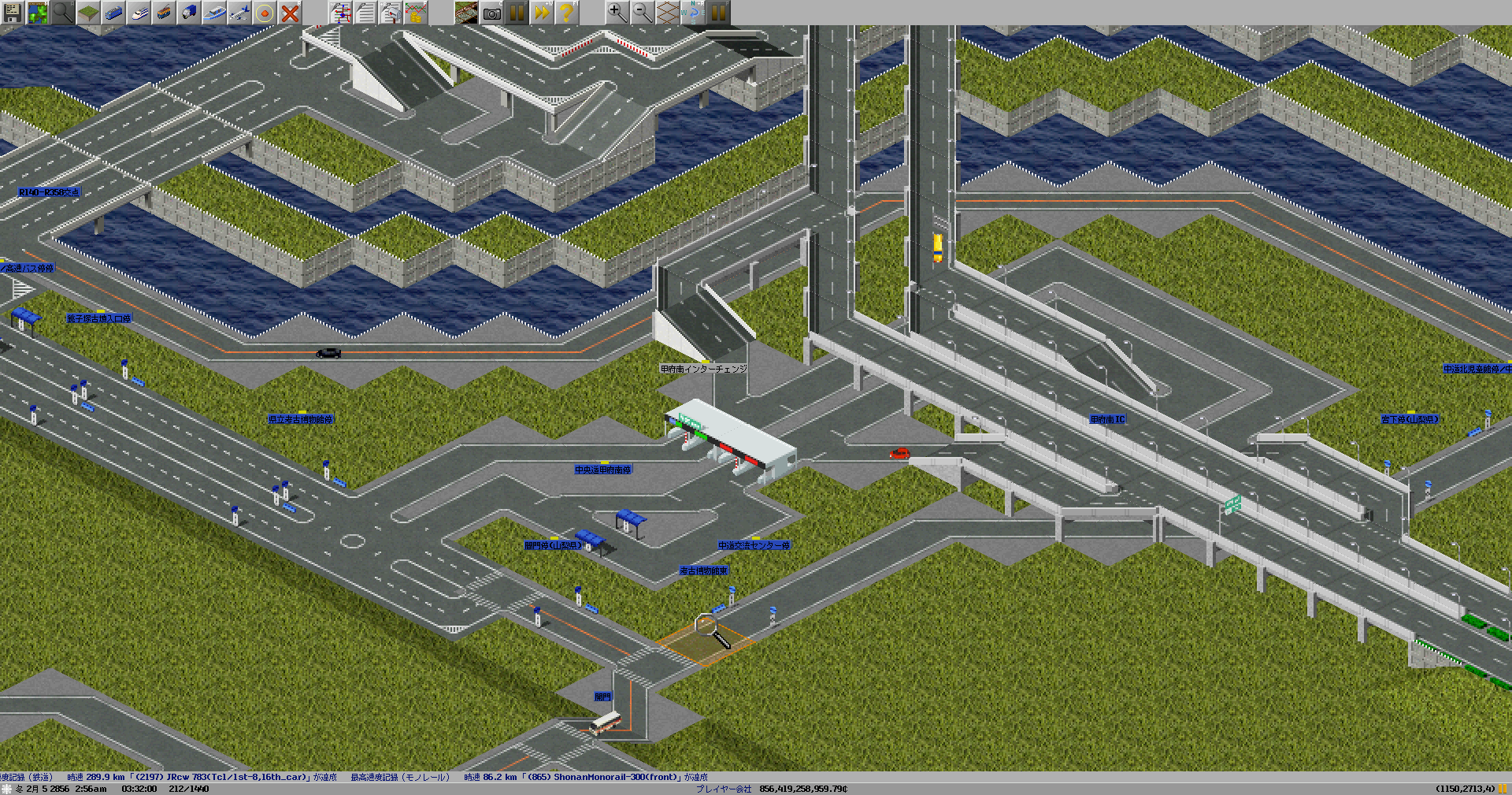
Task: Zoom out with the minus magnifier
Action: [x=643, y=13]
